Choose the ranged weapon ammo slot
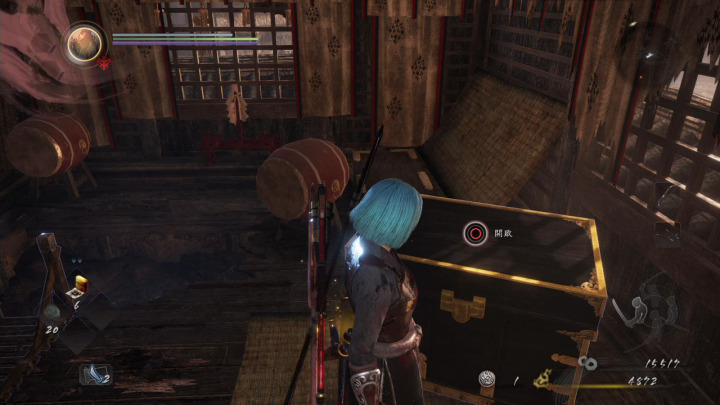The width and height of the screenshot is (720, 405). pos(97,374)
